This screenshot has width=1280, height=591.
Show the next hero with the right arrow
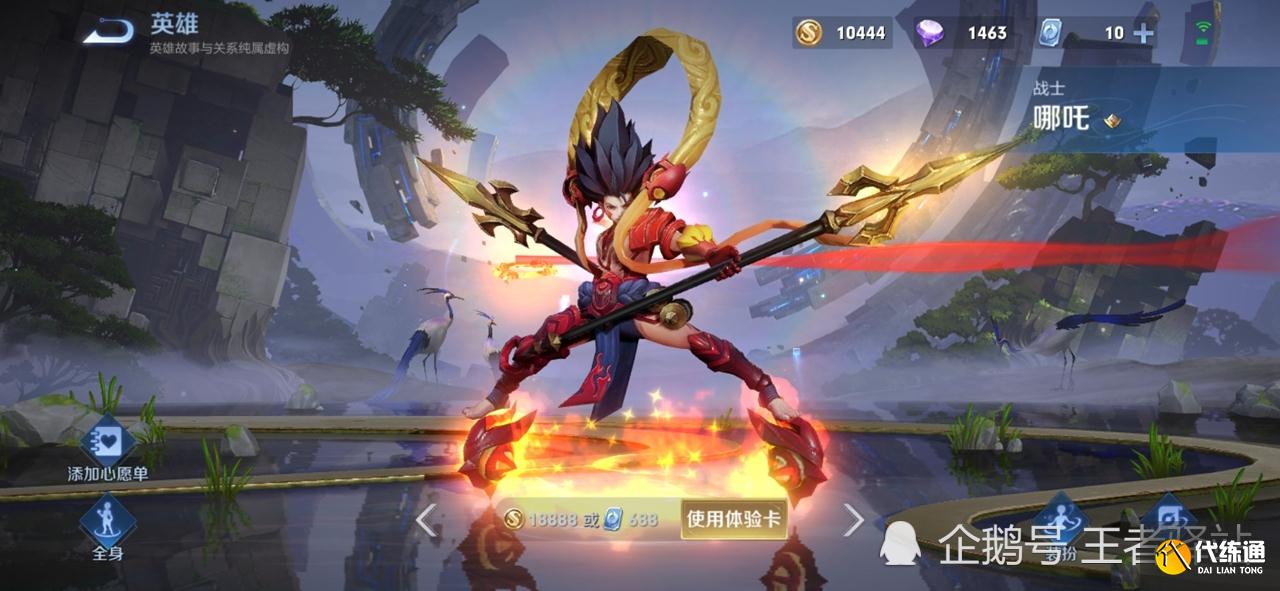(853, 519)
